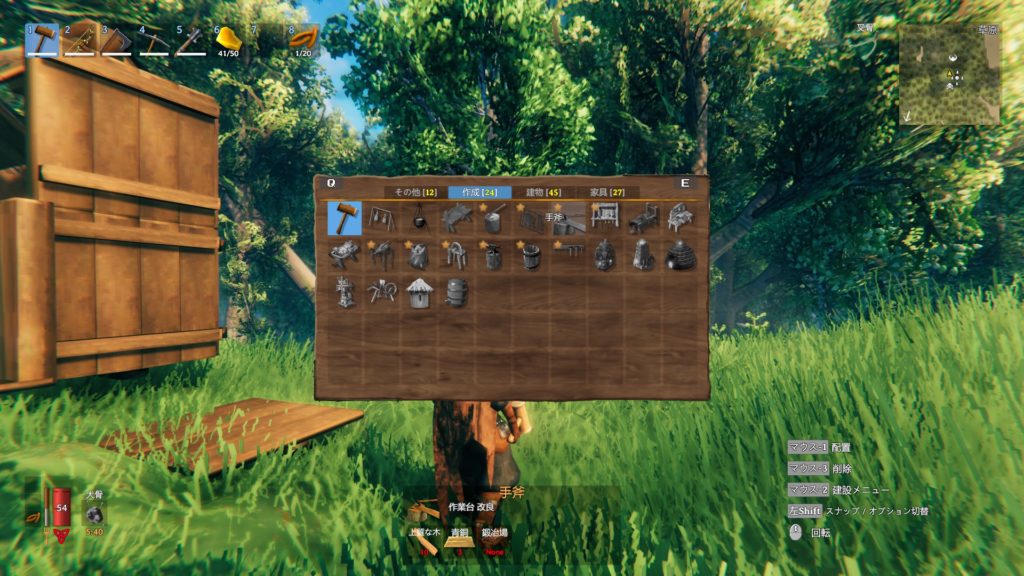Select the hammer in hotbar slot 1

42,40
